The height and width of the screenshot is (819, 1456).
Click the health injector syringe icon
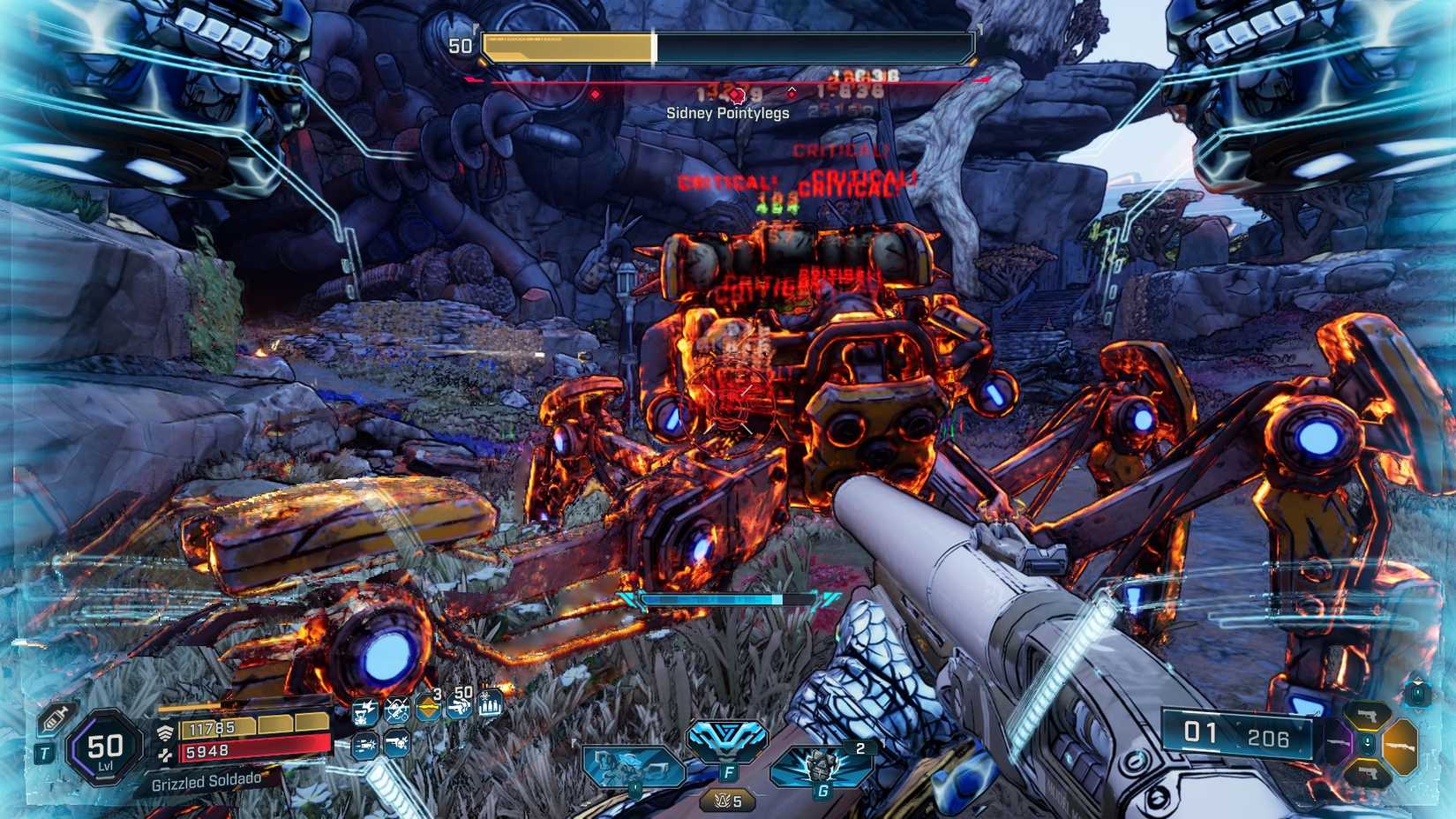[x=55, y=718]
